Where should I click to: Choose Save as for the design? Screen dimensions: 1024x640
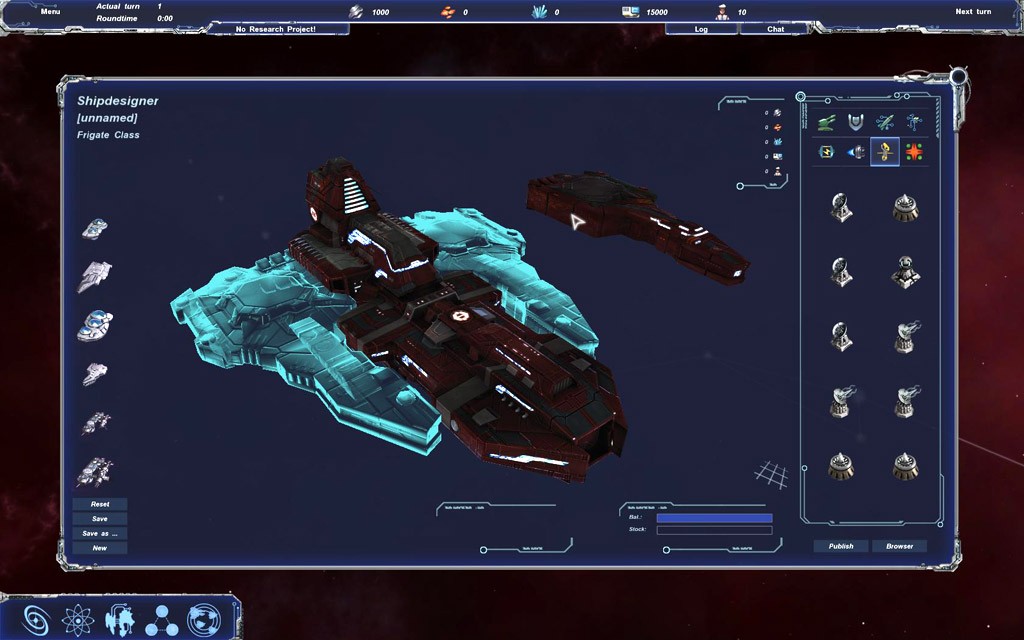tap(100, 533)
